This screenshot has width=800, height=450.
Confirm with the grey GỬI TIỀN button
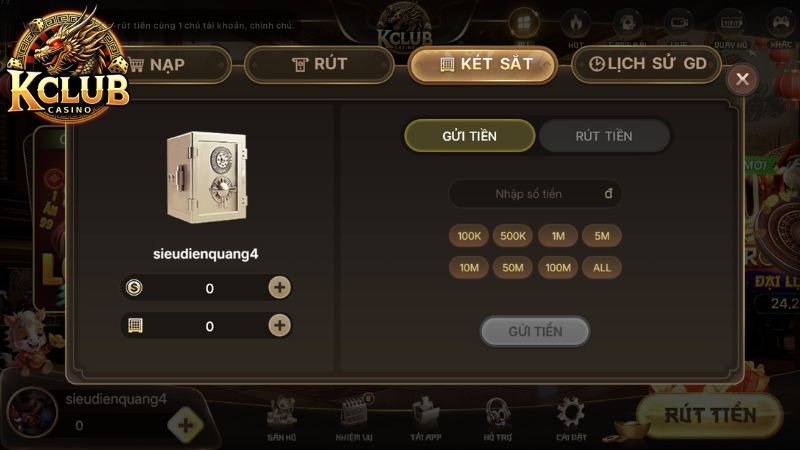[535, 331]
